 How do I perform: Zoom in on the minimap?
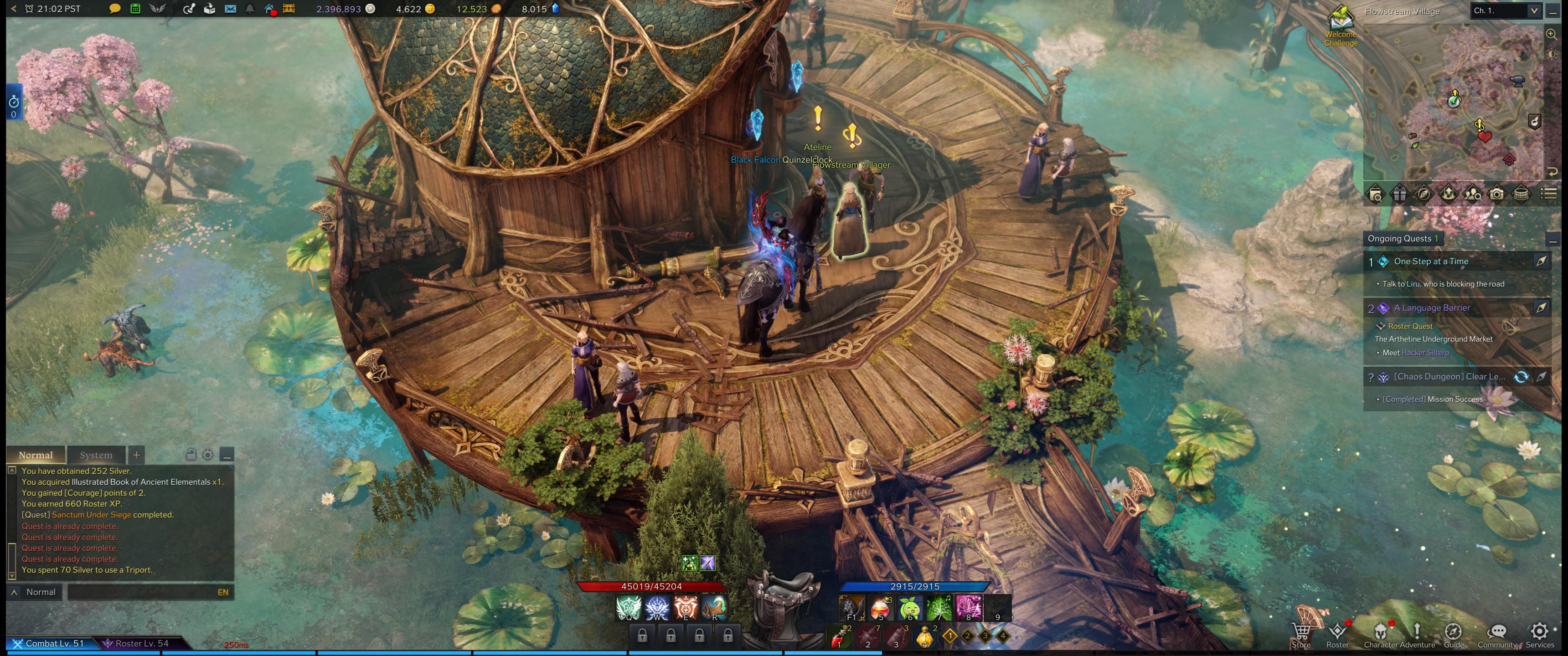[x=1552, y=35]
